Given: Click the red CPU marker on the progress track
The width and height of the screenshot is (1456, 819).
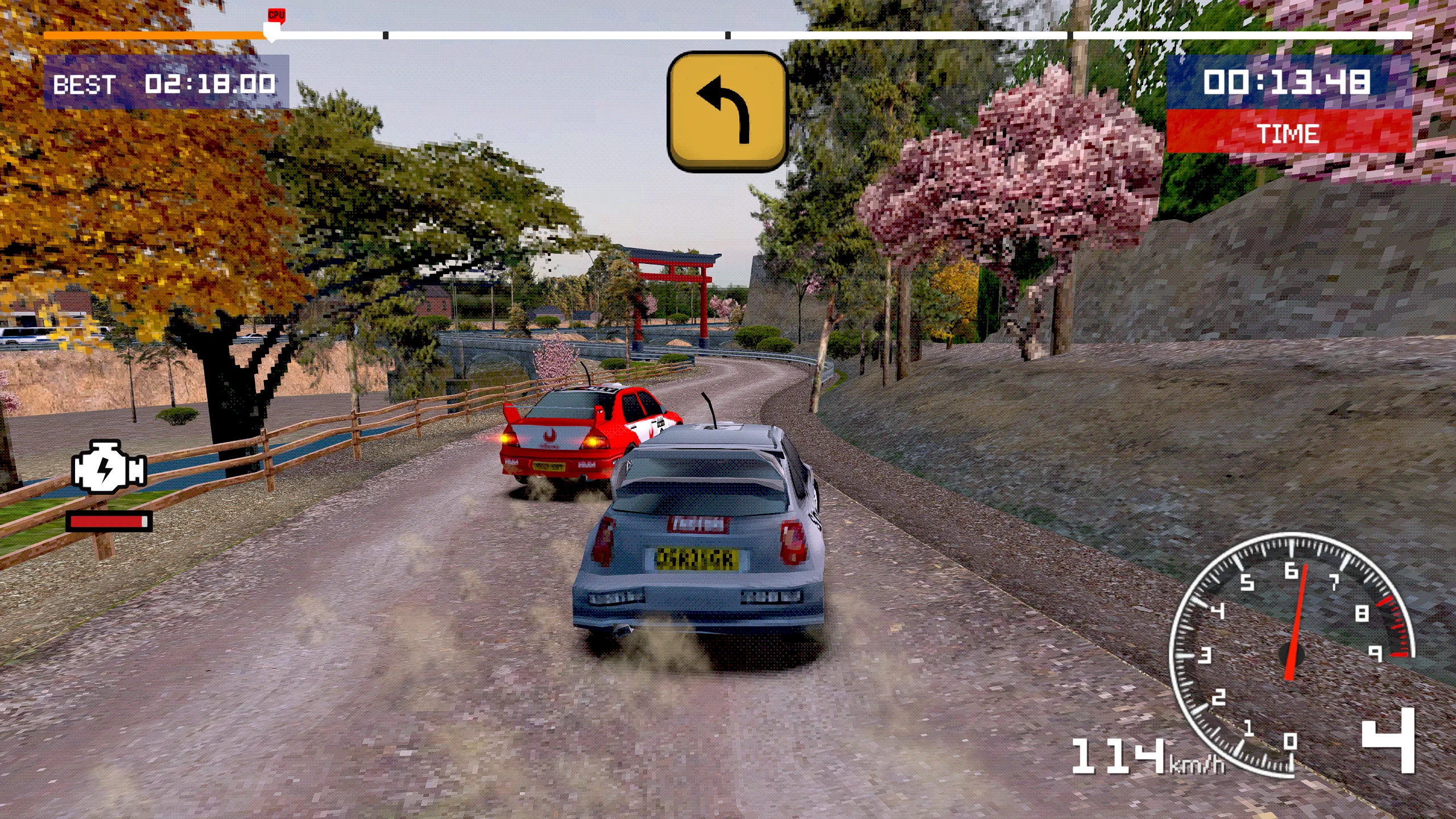Looking at the screenshot, I should pos(276,15).
